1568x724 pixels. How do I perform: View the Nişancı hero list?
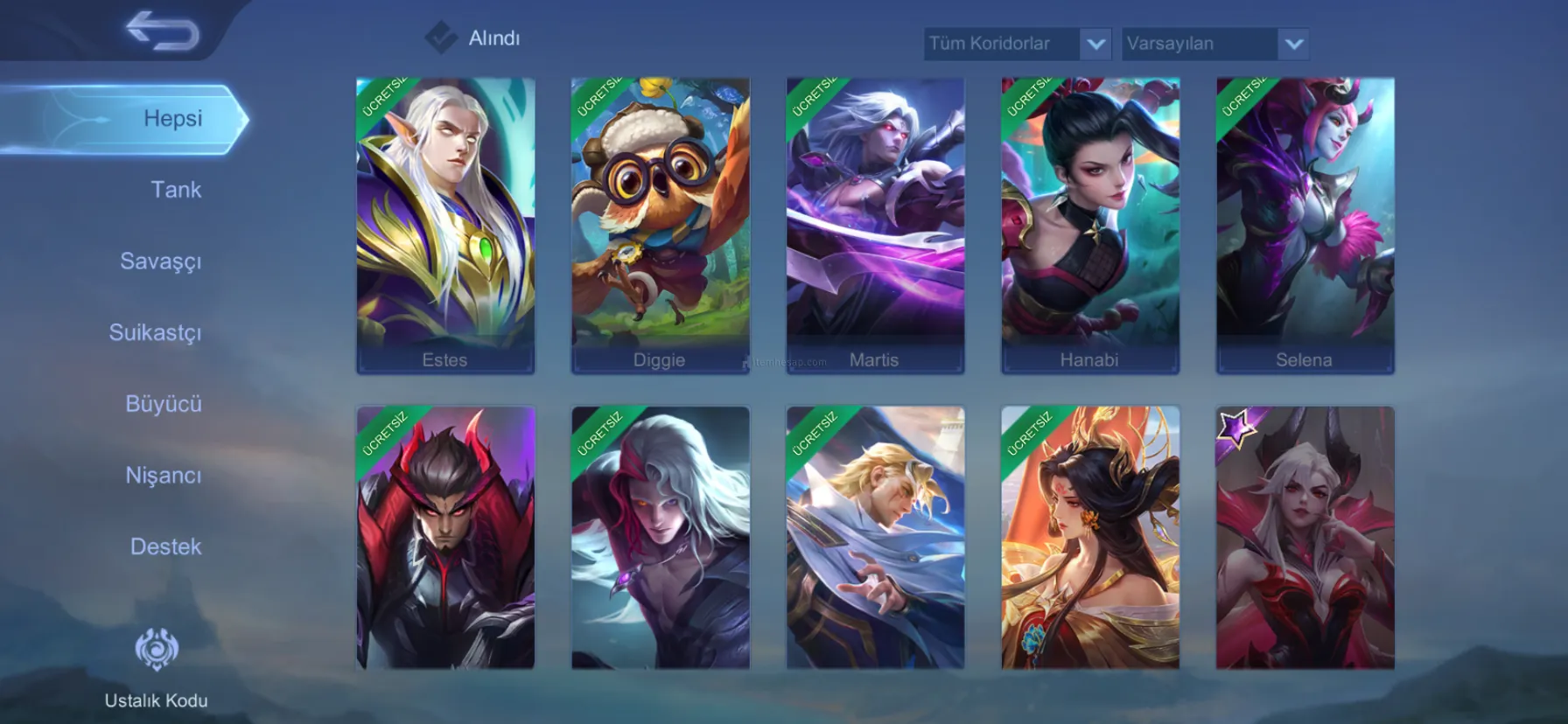164,476
